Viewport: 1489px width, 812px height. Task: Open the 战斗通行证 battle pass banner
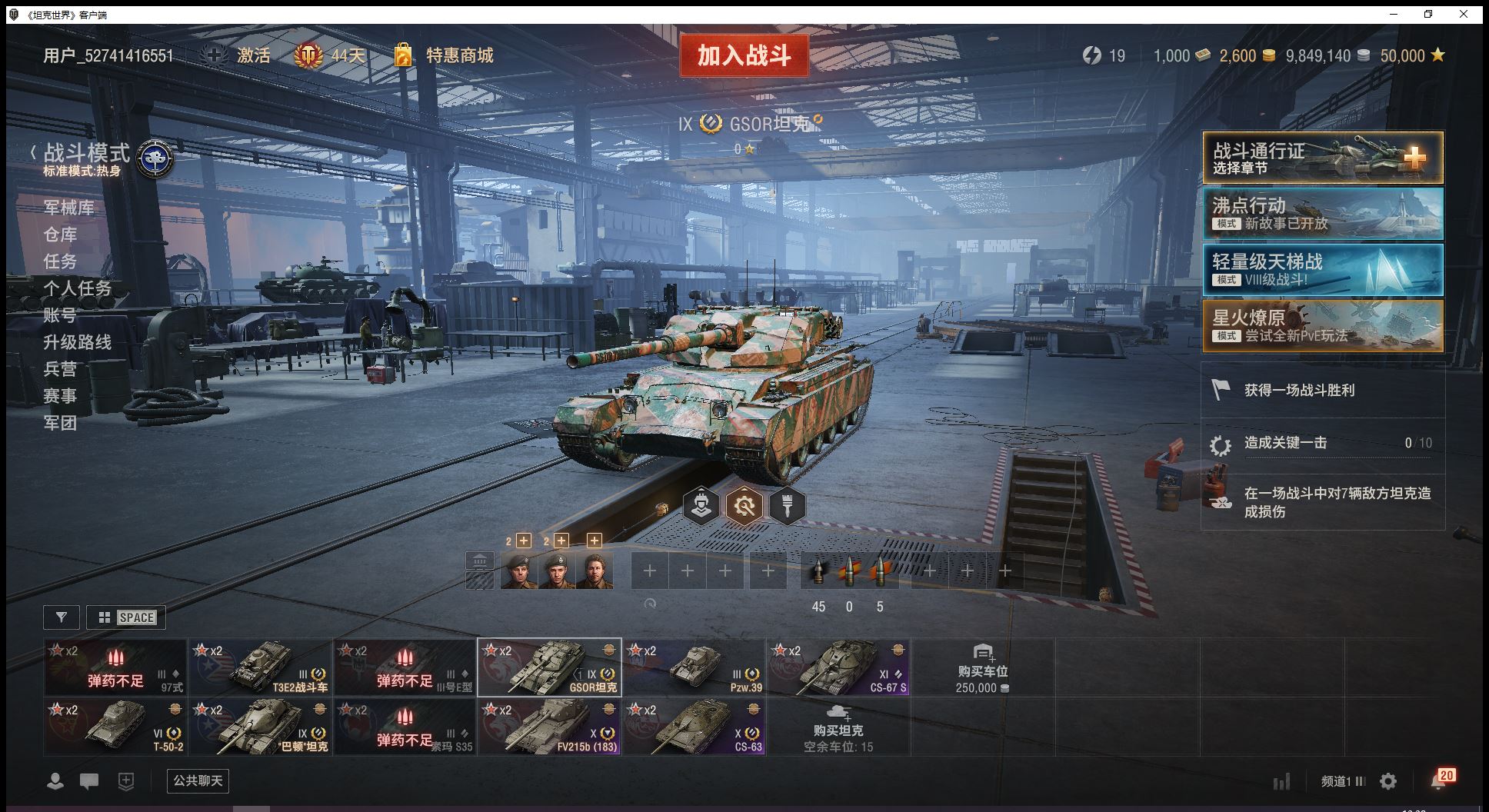1322,158
